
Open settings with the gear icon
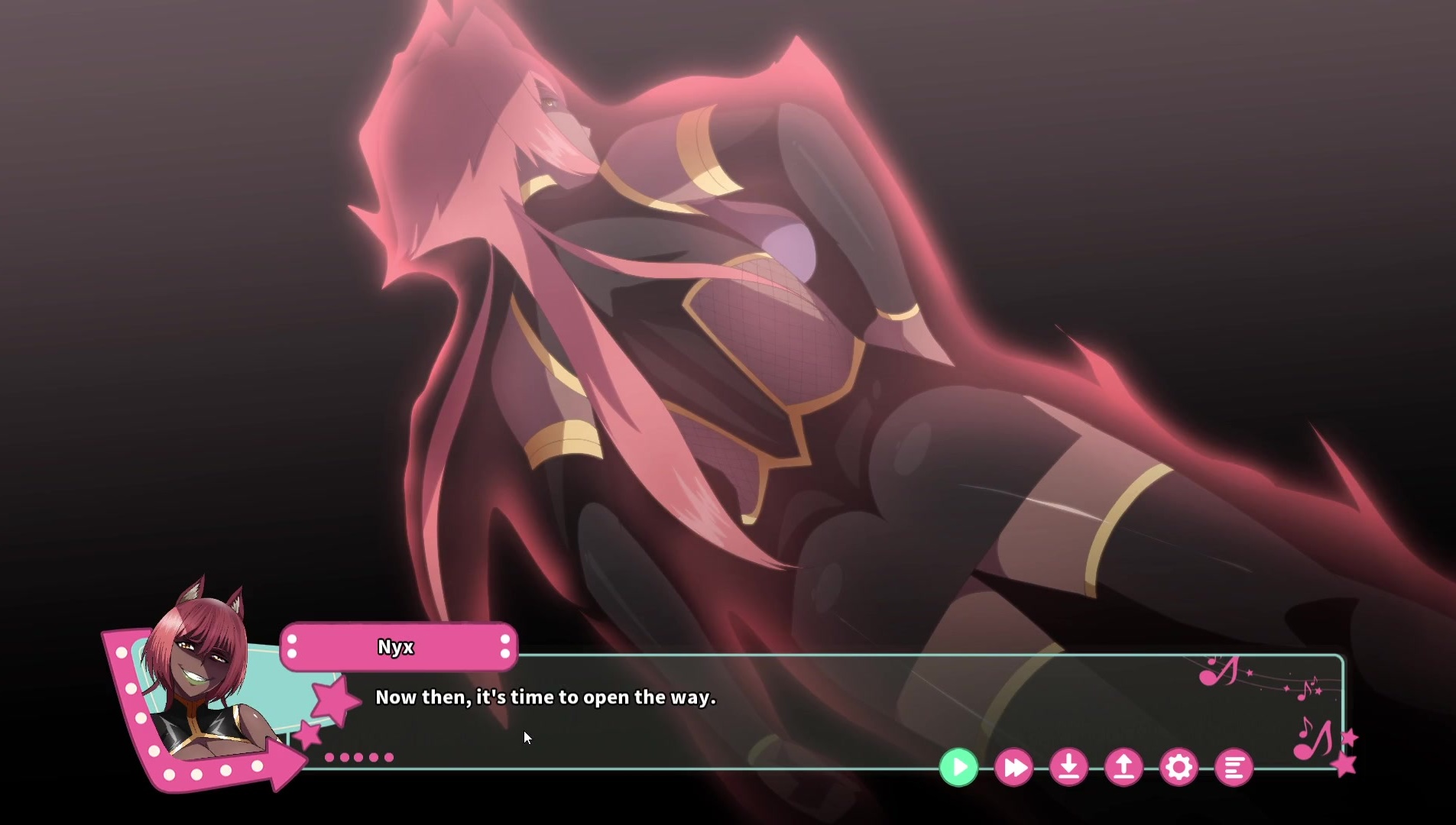coord(1179,767)
